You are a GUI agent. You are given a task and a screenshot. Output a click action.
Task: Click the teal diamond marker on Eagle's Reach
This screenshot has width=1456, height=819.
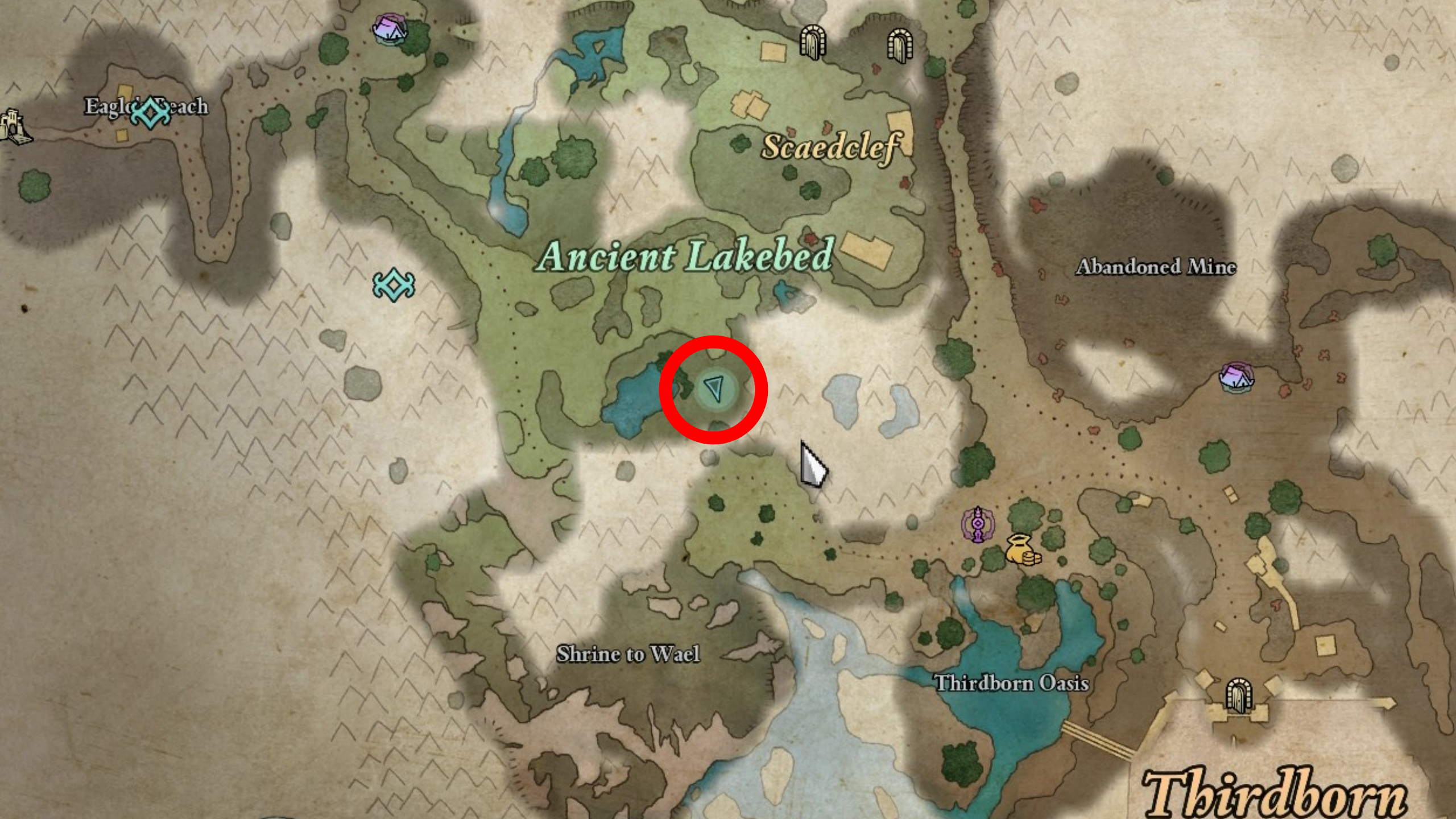point(150,113)
